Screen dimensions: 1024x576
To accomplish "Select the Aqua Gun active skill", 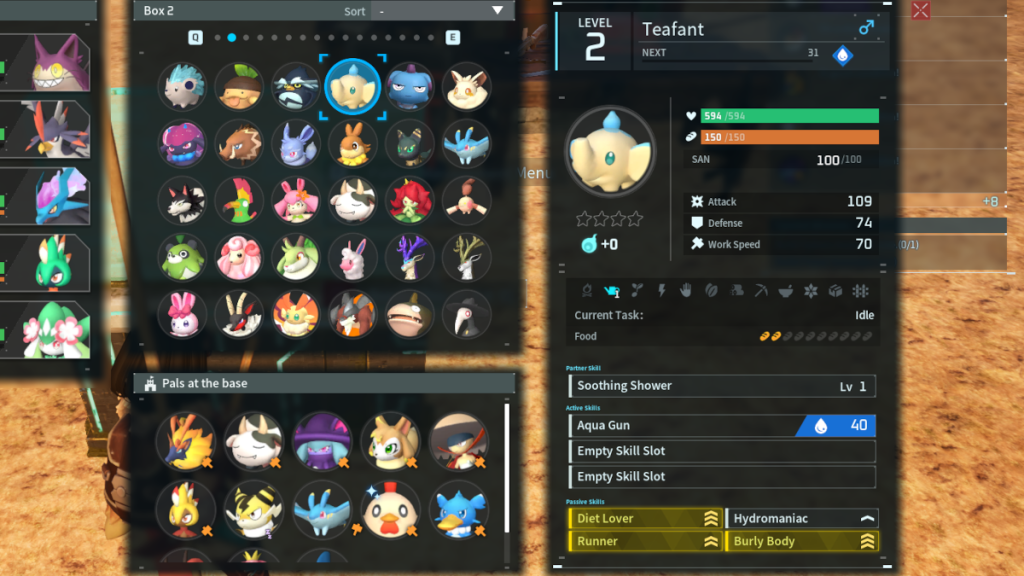I will (x=722, y=426).
